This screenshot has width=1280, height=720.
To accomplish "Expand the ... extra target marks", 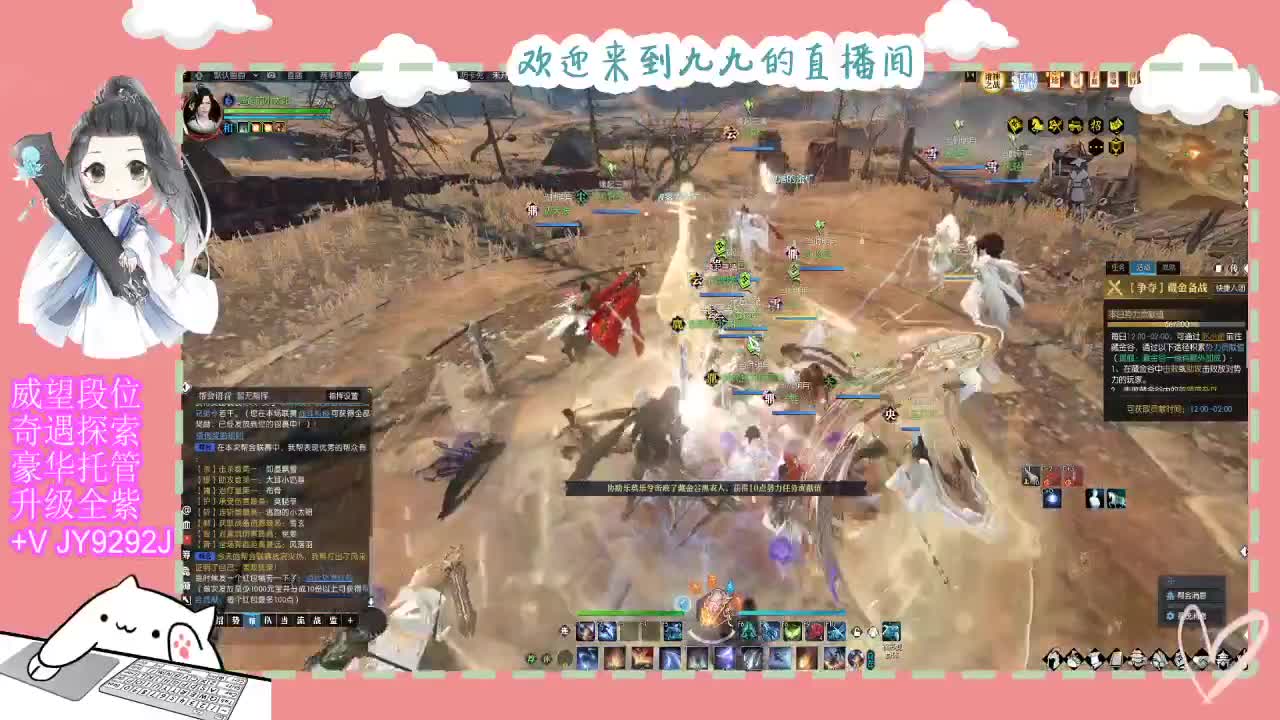I will 1094,146.
